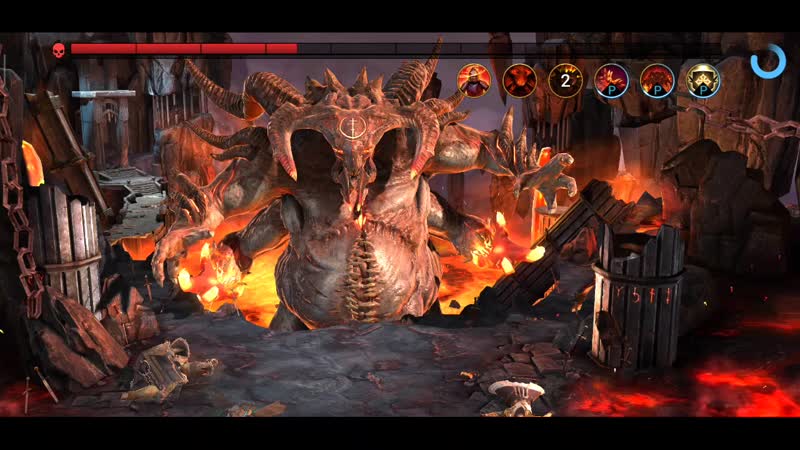Viewport: 800px width, 450px height.
Task: Tap the passive skill icon with golden shield
Action: coord(703,80)
